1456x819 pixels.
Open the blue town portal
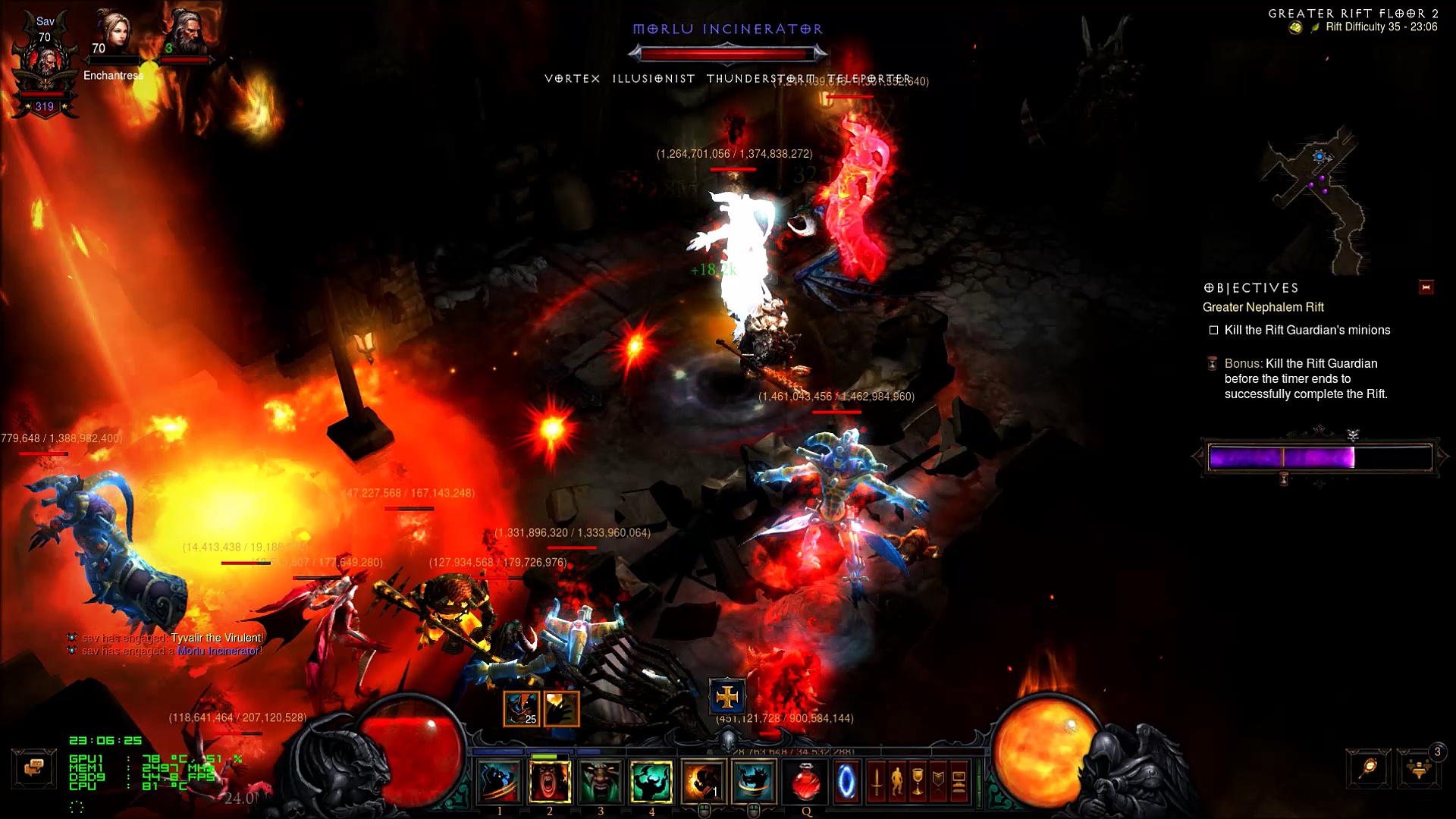[846, 781]
